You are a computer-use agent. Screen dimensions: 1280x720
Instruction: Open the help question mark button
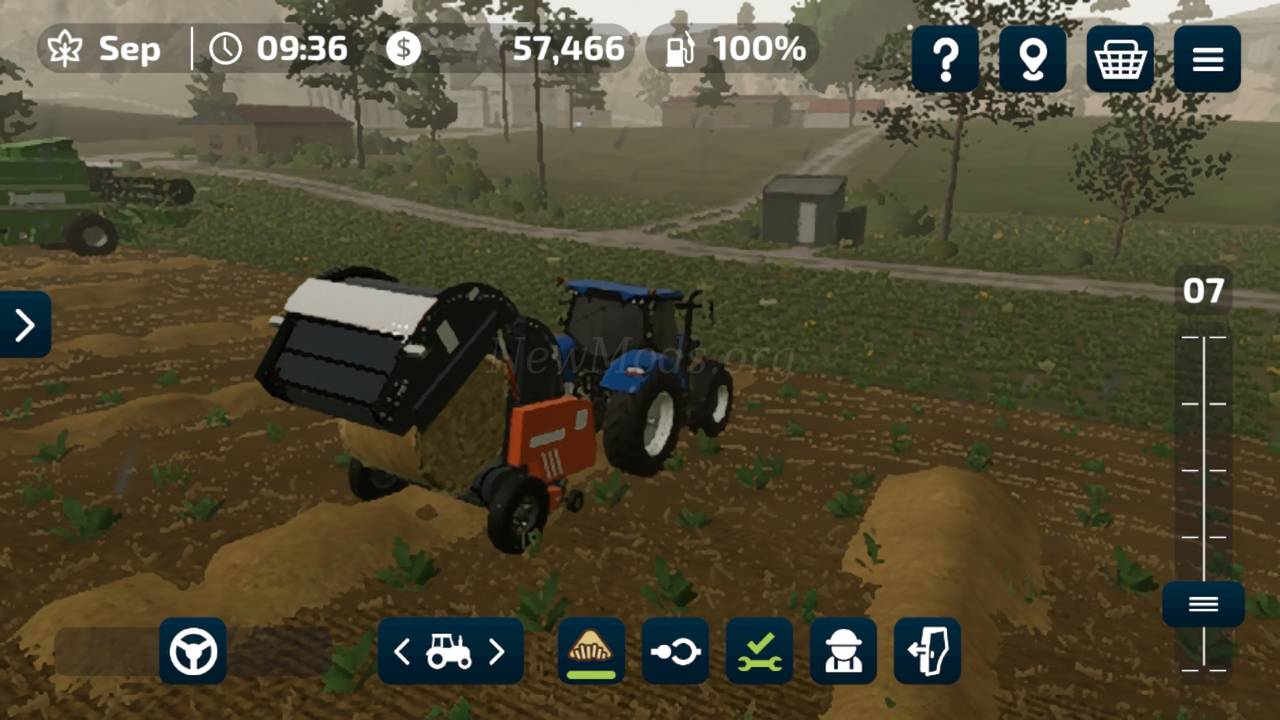tap(945, 60)
